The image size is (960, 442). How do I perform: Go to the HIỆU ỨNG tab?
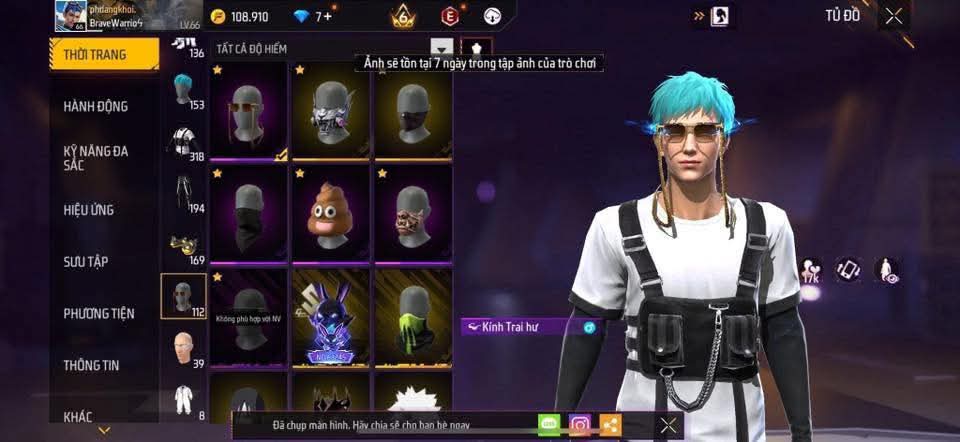[89, 210]
